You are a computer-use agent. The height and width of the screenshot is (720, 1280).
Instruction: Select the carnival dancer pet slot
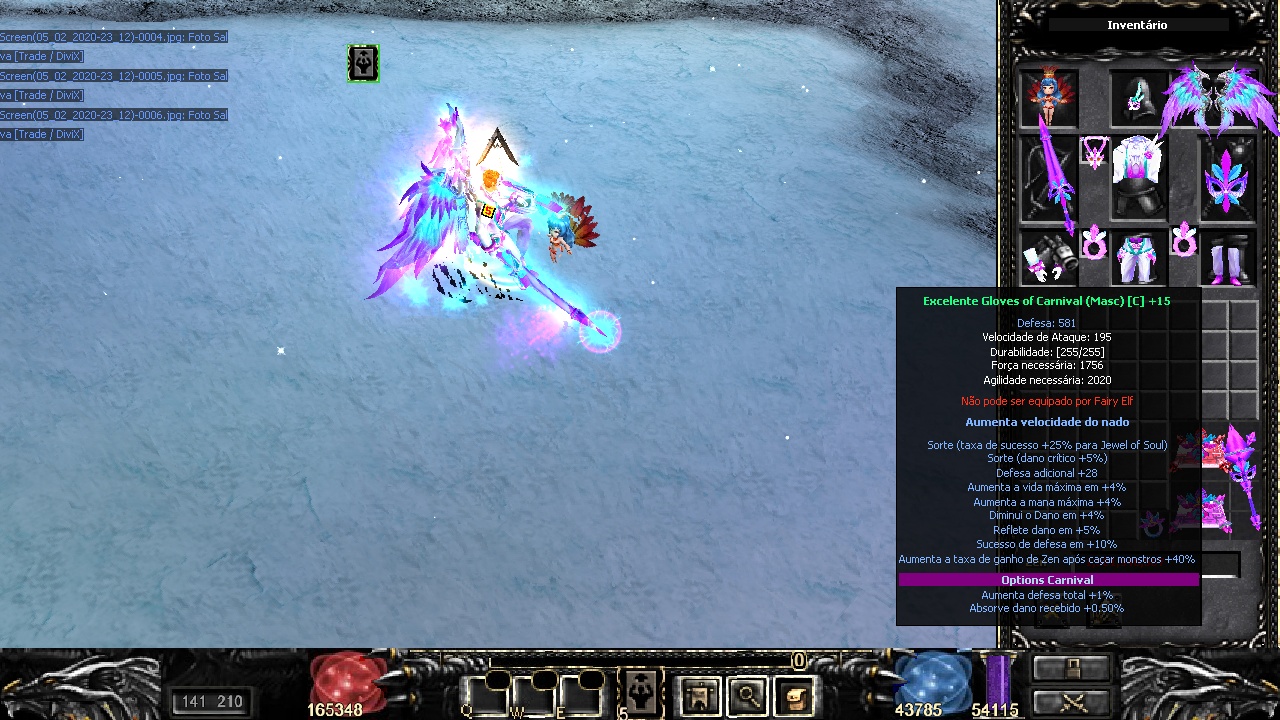(1049, 97)
